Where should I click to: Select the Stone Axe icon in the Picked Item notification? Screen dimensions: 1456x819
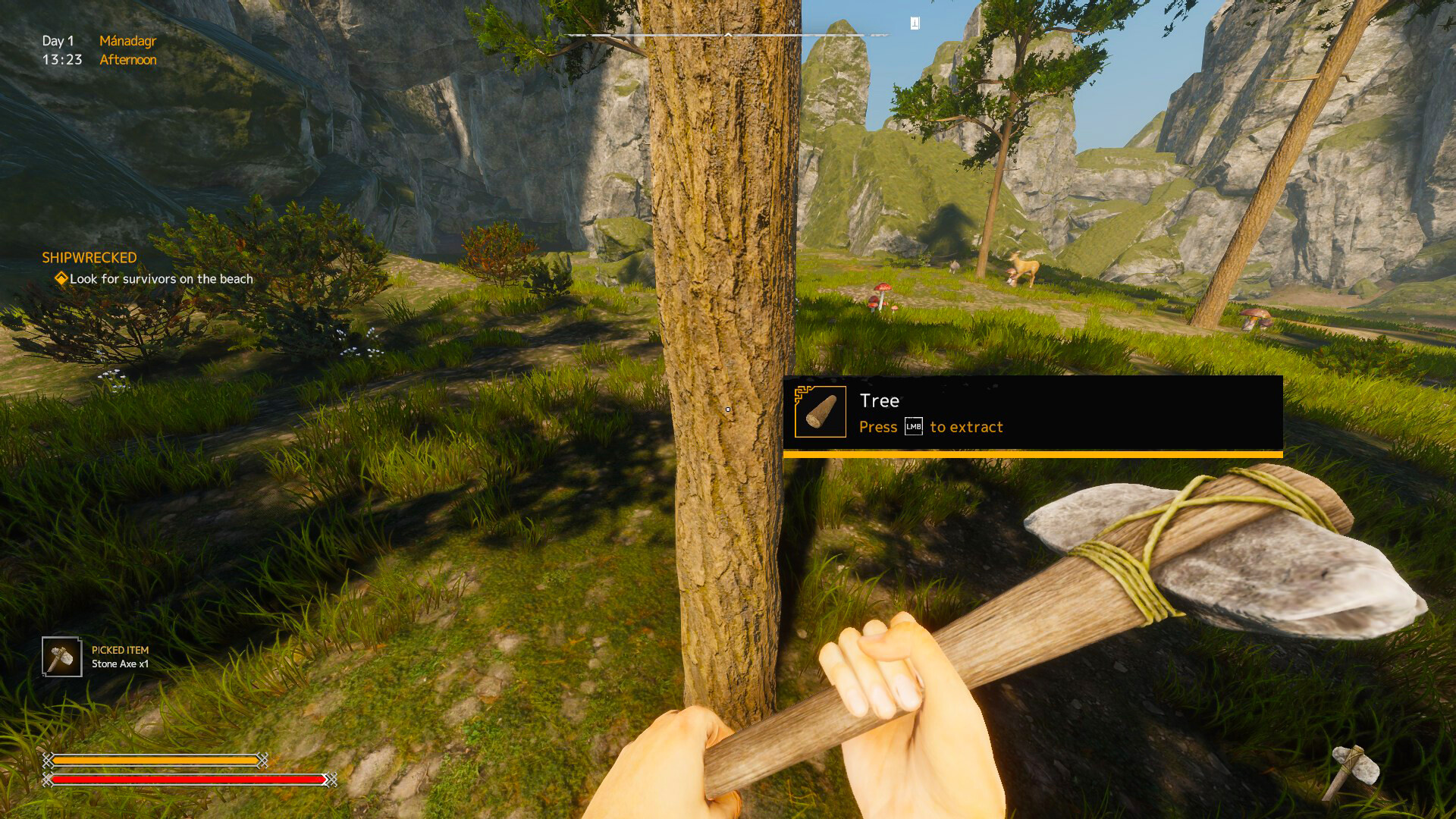61,657
